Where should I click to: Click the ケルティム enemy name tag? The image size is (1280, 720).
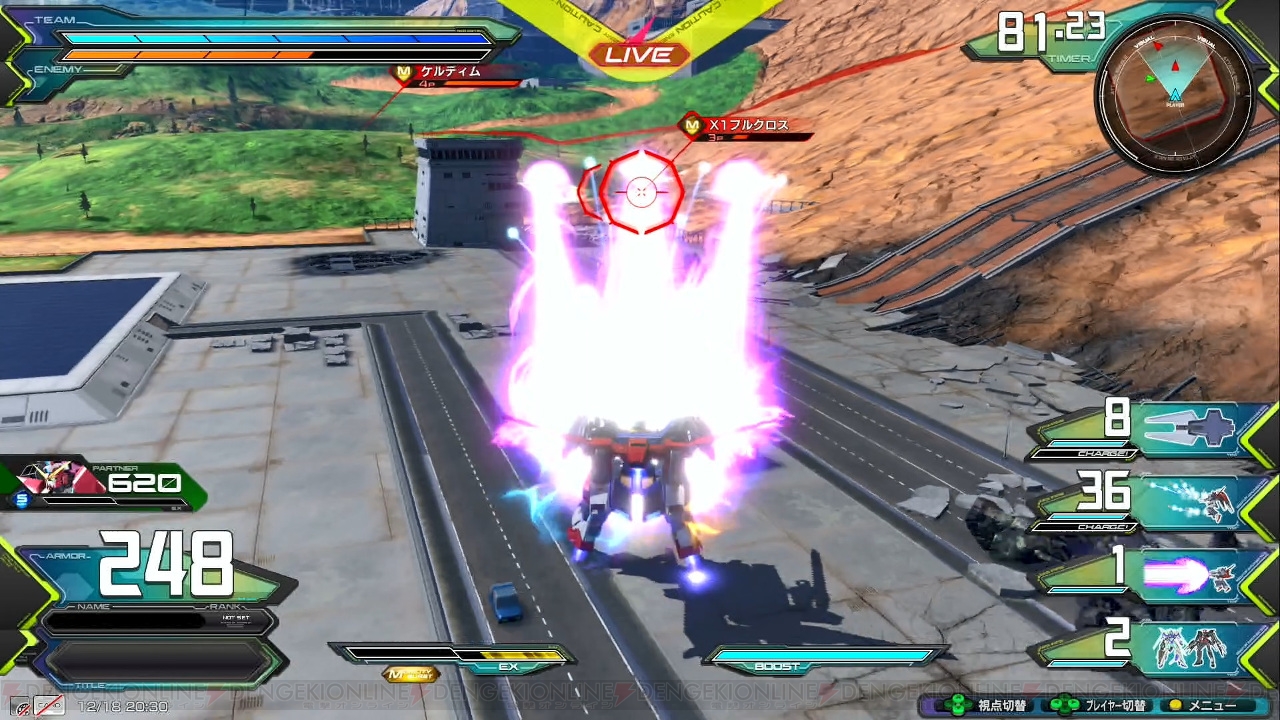click(450, 72)
